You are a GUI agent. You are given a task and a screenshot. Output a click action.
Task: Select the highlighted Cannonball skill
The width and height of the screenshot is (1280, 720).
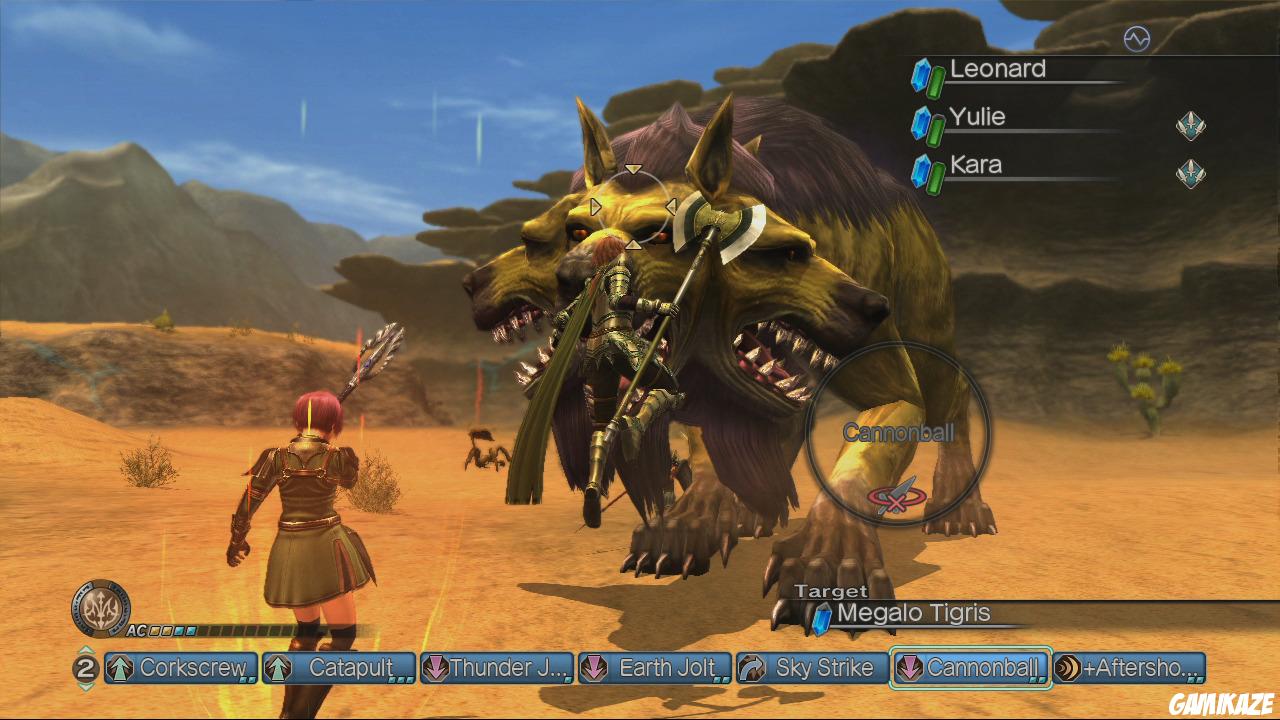coord(970,668)
